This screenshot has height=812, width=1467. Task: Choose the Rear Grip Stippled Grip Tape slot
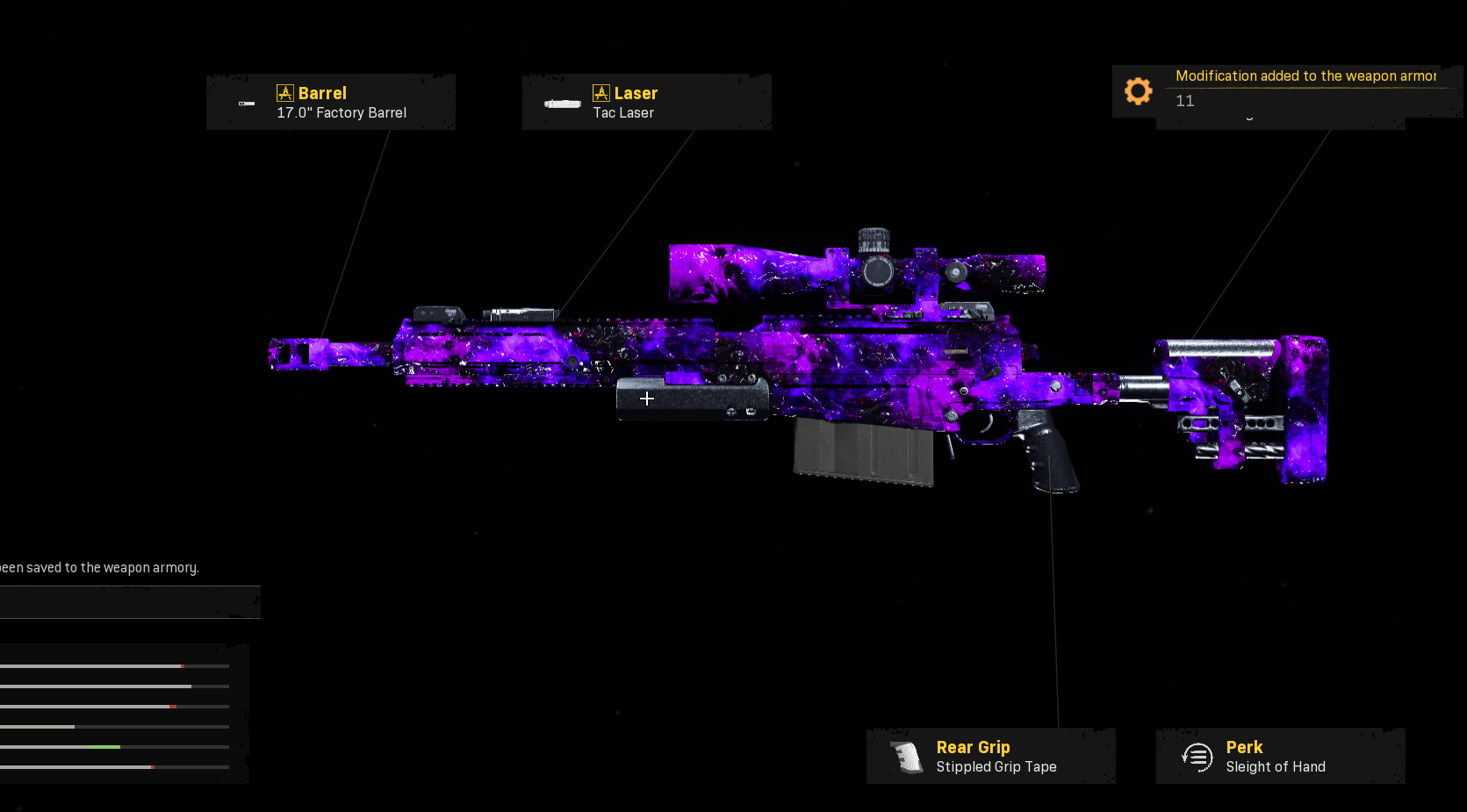990,756
